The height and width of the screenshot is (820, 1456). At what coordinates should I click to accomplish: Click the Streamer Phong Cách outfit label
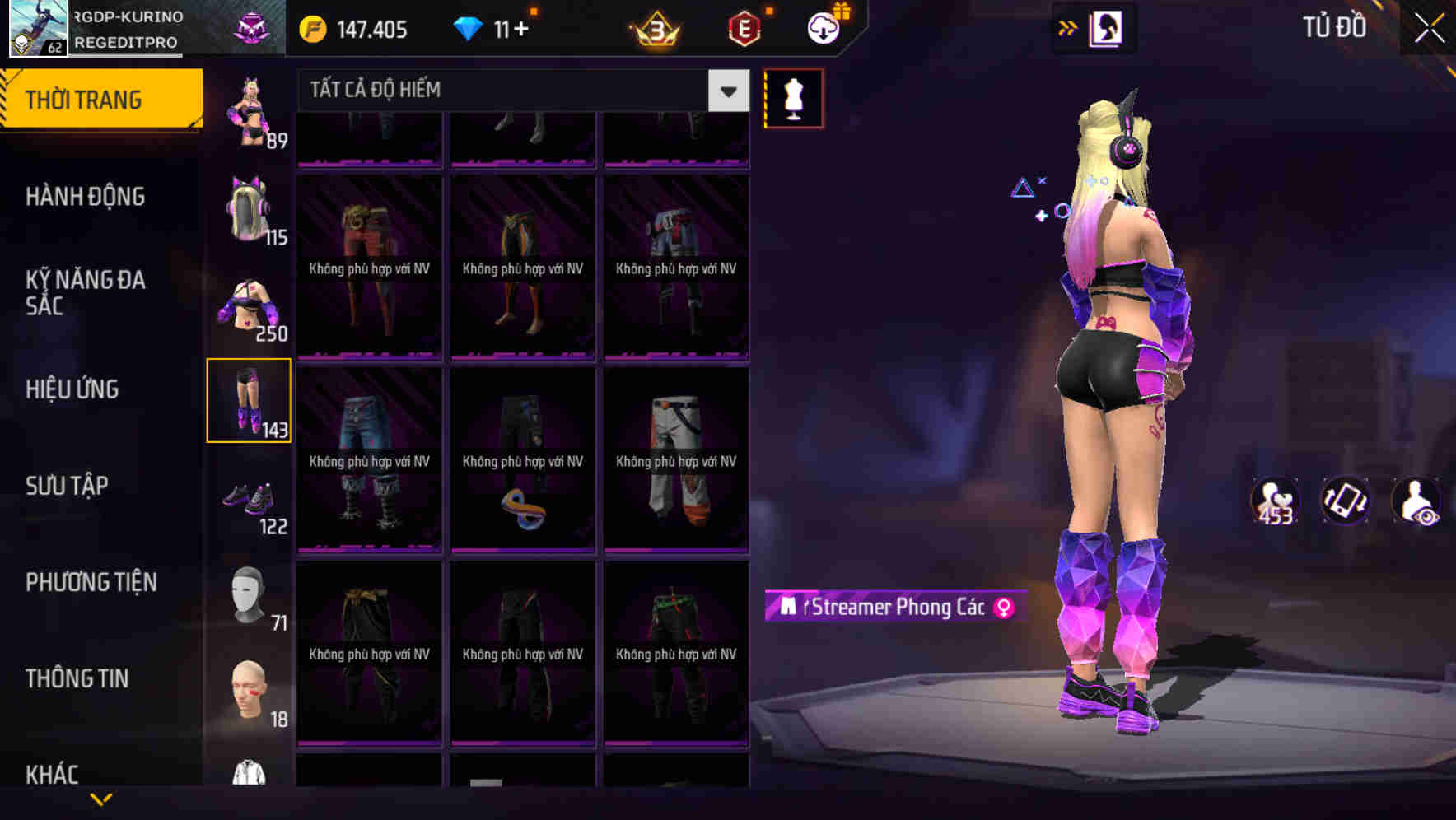[x=894, y=606]
